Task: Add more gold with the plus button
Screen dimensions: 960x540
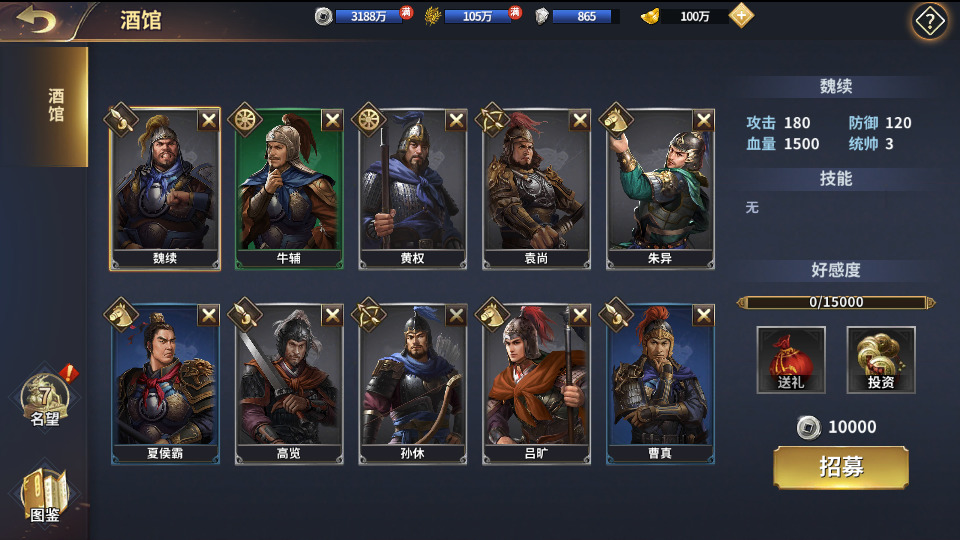Action: [x=741, y=16]
